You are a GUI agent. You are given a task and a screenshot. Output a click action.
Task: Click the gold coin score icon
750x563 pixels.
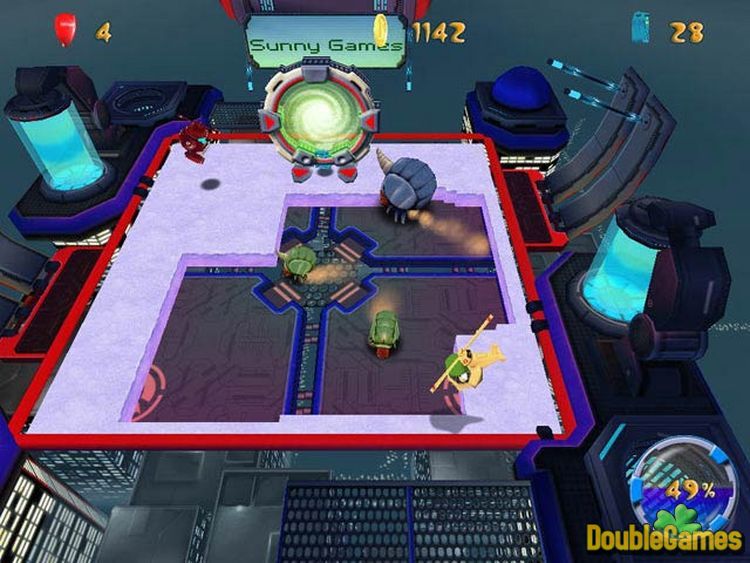click(381, 30)
